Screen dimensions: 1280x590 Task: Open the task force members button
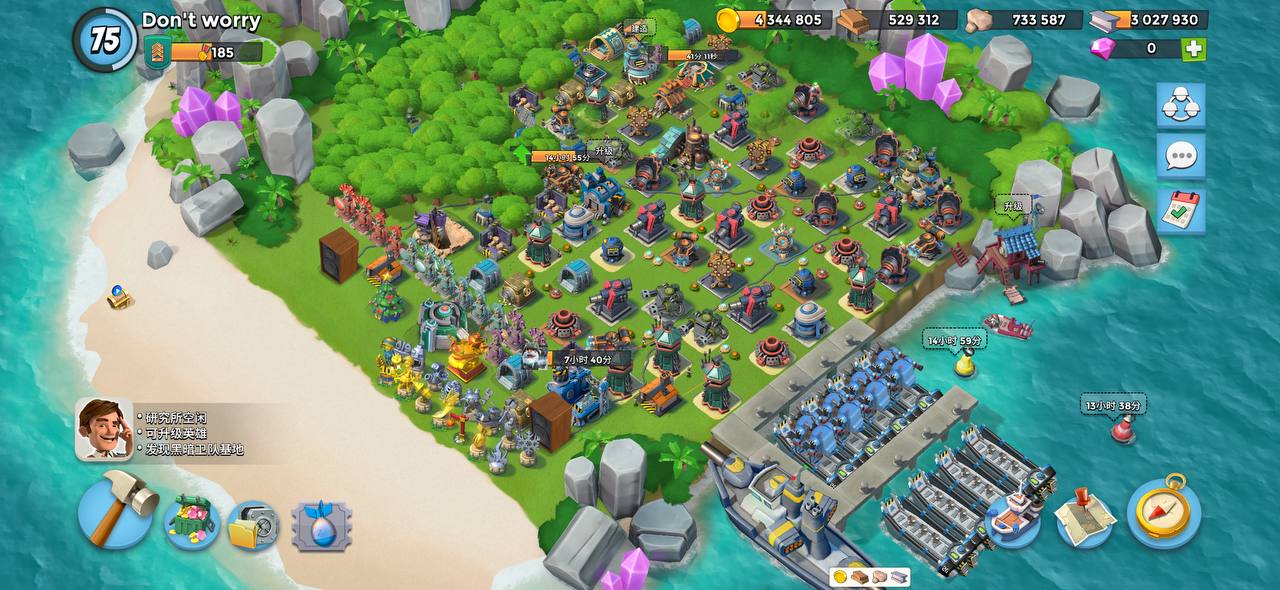tap(1181, 105)
